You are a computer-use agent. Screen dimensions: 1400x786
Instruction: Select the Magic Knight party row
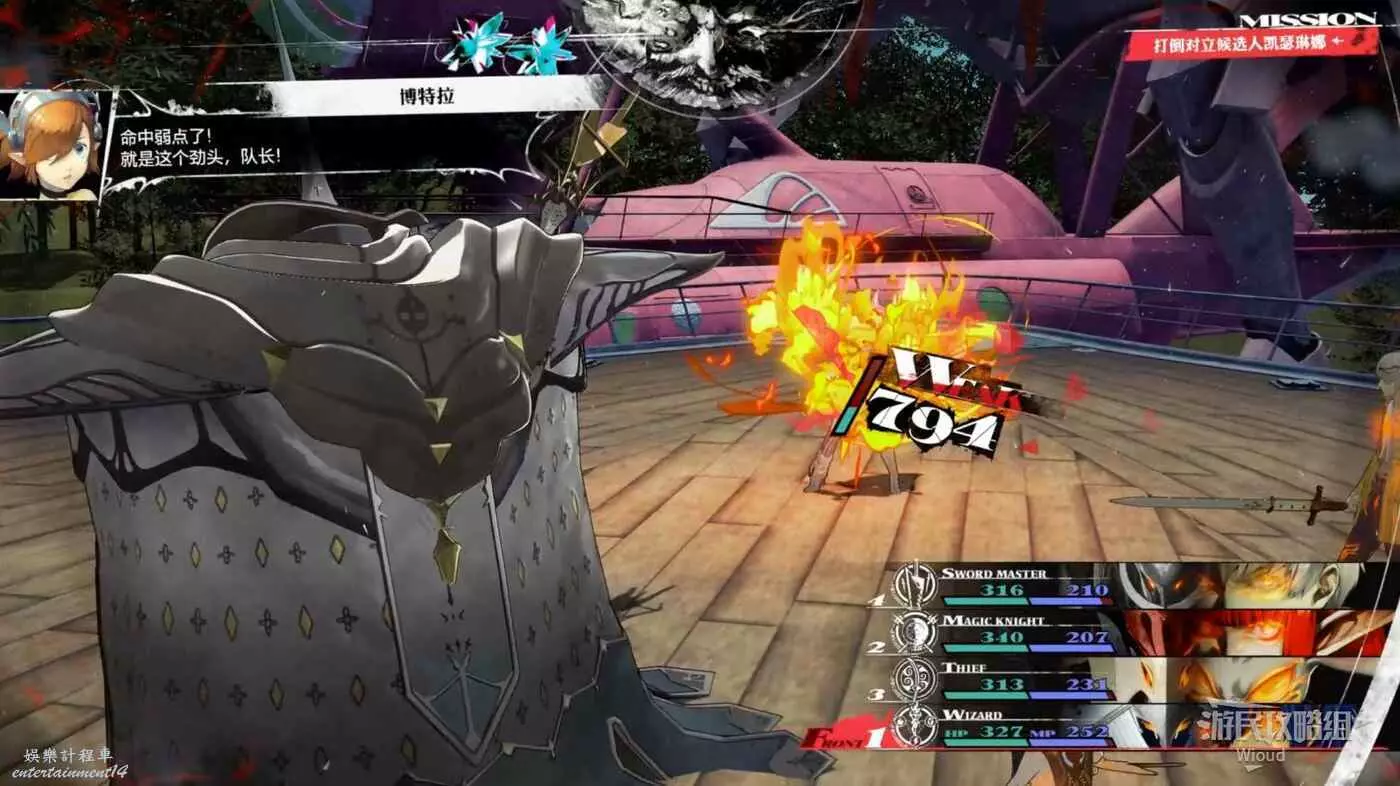click(x=1030, y=631)
